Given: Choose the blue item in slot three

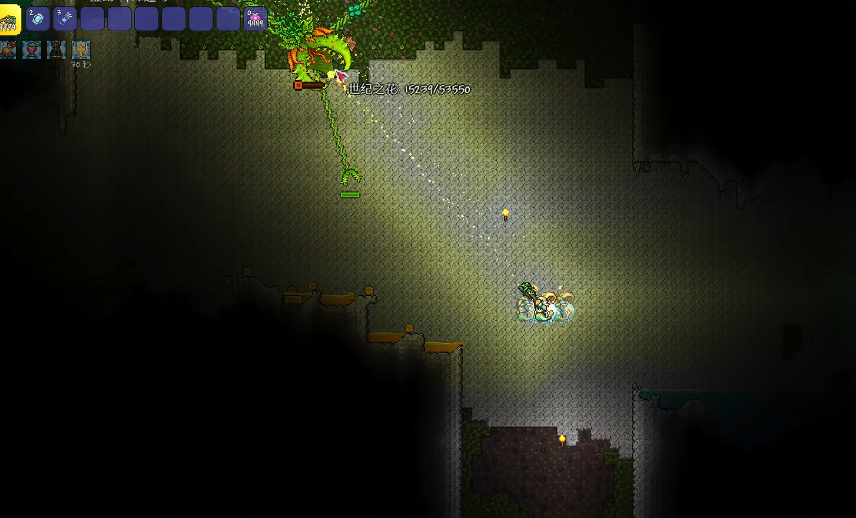Looking at the screenshot, I should click(65, 19).
